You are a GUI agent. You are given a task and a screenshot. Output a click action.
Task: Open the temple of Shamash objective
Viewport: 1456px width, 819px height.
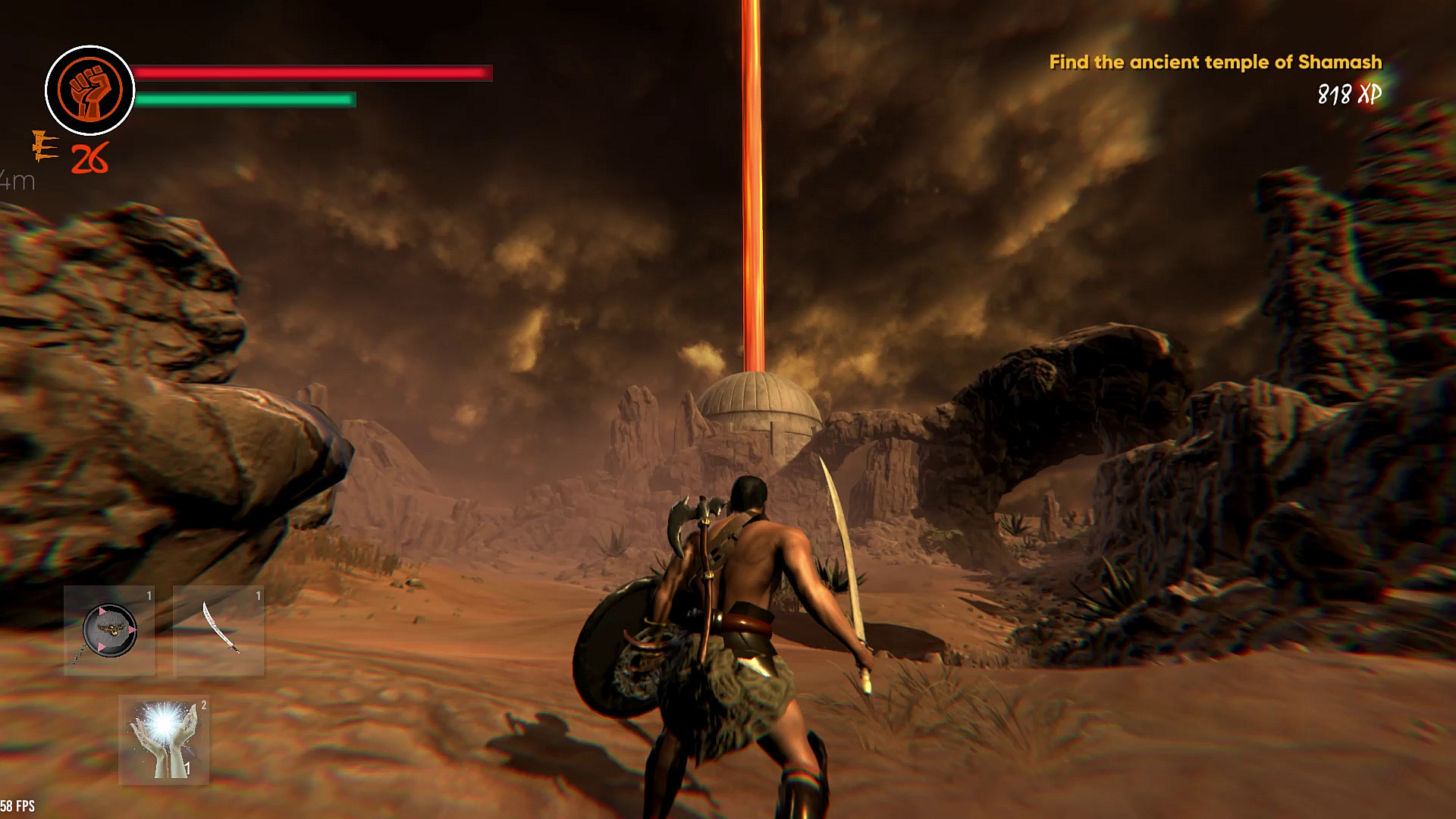click(1215, 62)
